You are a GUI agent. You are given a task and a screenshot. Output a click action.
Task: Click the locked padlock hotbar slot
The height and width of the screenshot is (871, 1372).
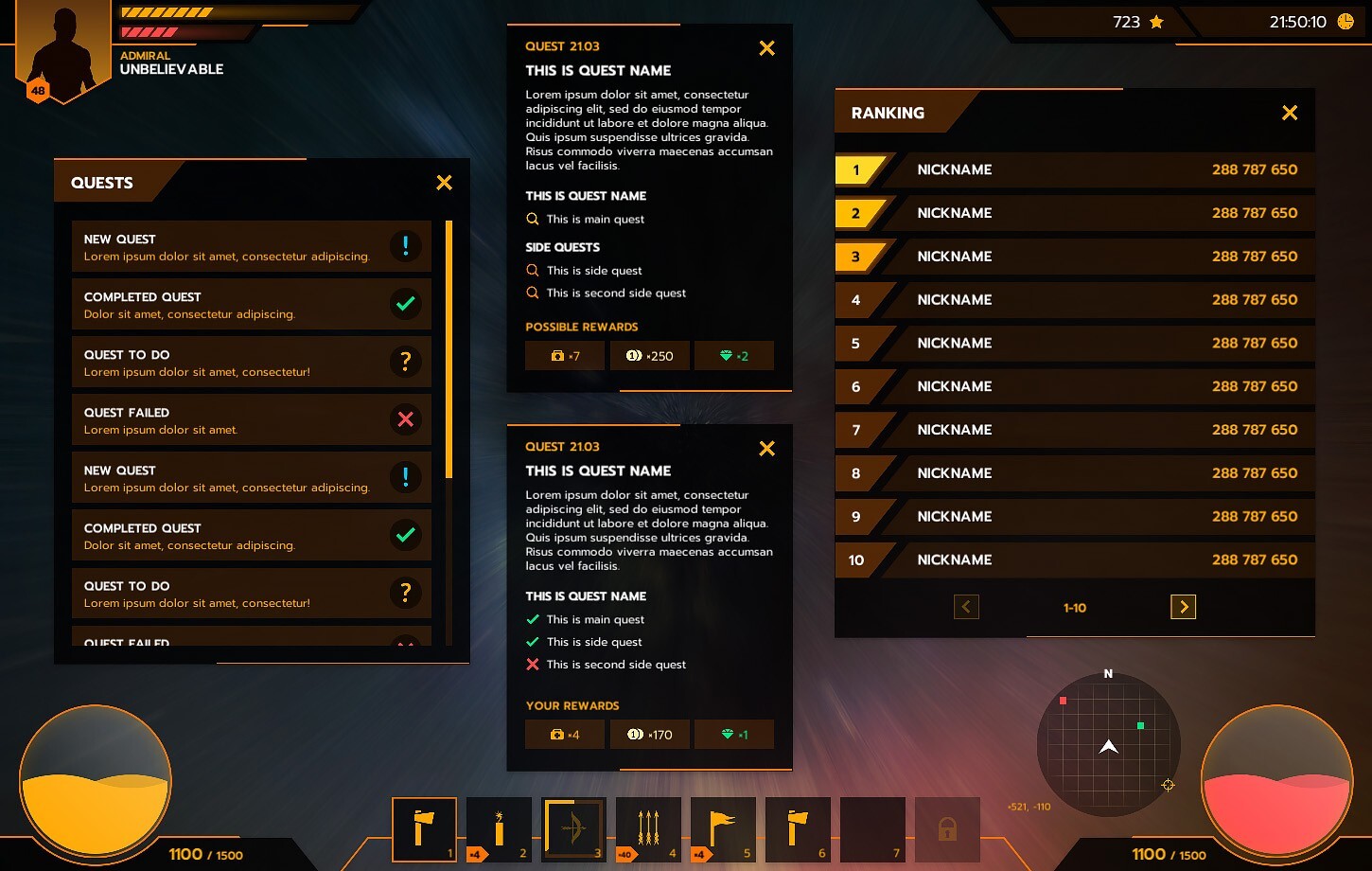[947, 829]
